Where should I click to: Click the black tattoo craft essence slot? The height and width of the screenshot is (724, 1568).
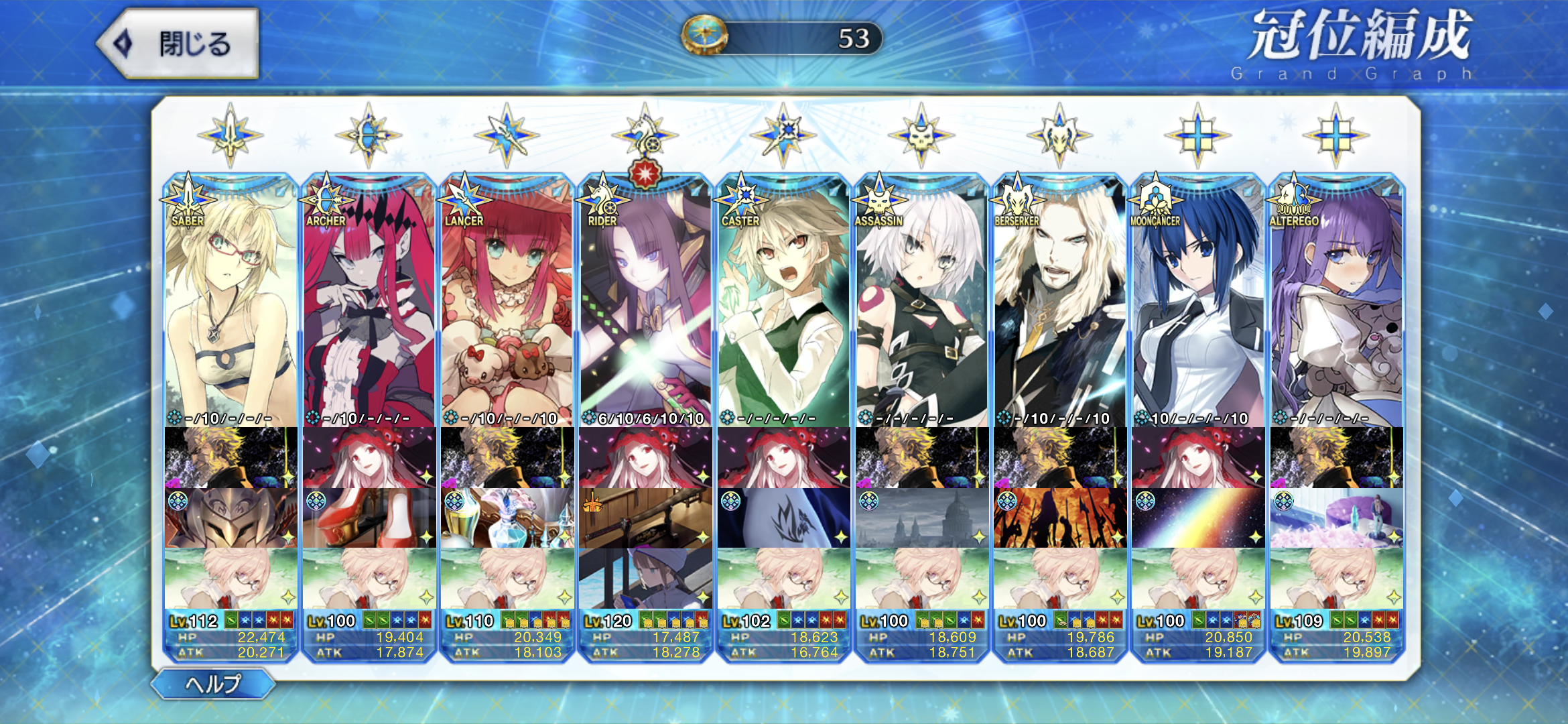click(783, 518)
